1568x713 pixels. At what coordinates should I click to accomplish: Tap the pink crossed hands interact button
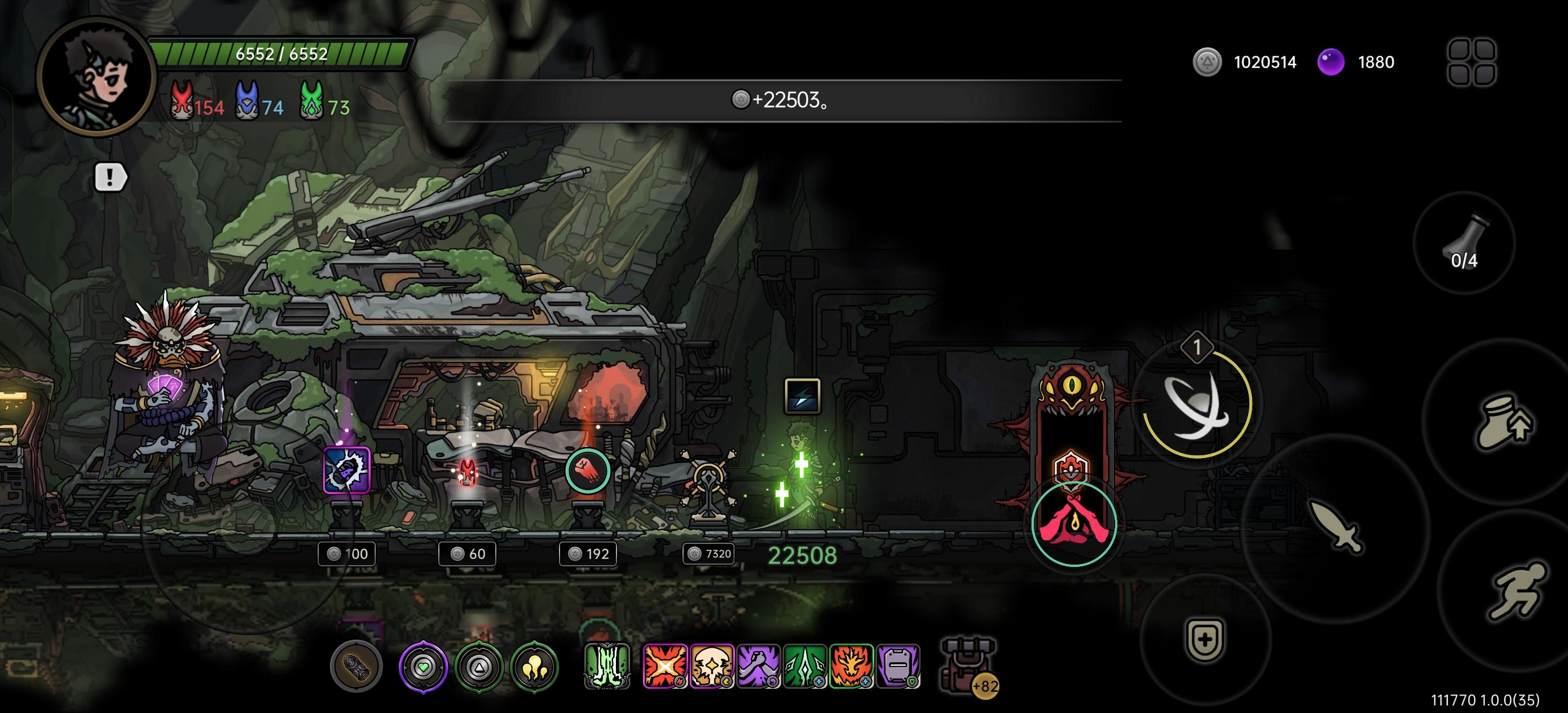(x=1074, y=523)
